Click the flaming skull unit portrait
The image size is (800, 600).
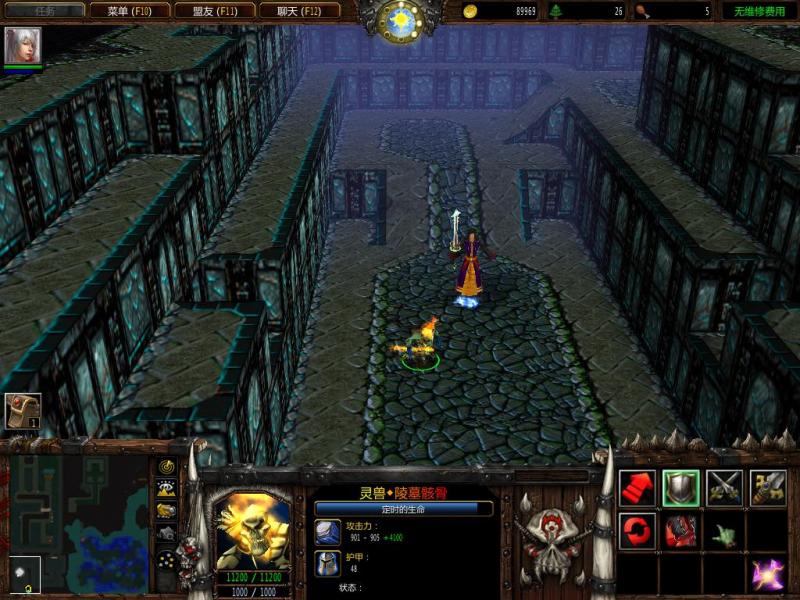coord(252,530)
